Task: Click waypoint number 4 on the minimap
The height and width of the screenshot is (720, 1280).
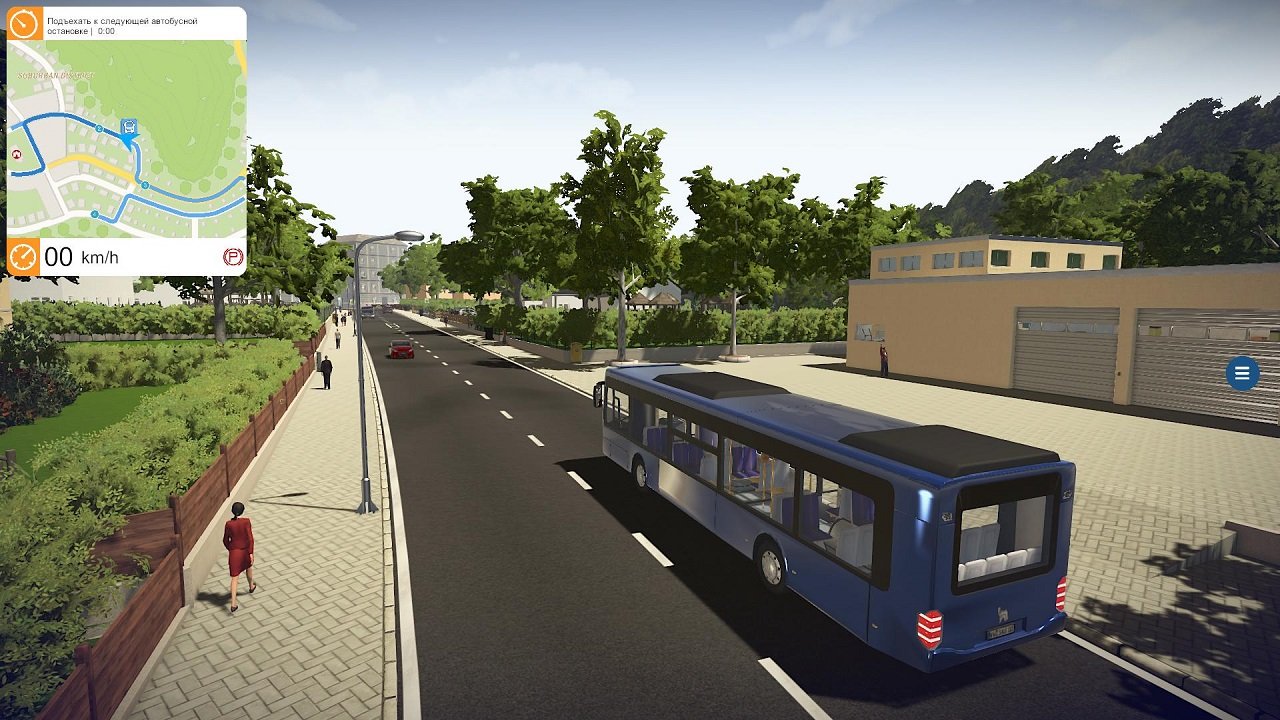Action: click(x=94, y=213)
